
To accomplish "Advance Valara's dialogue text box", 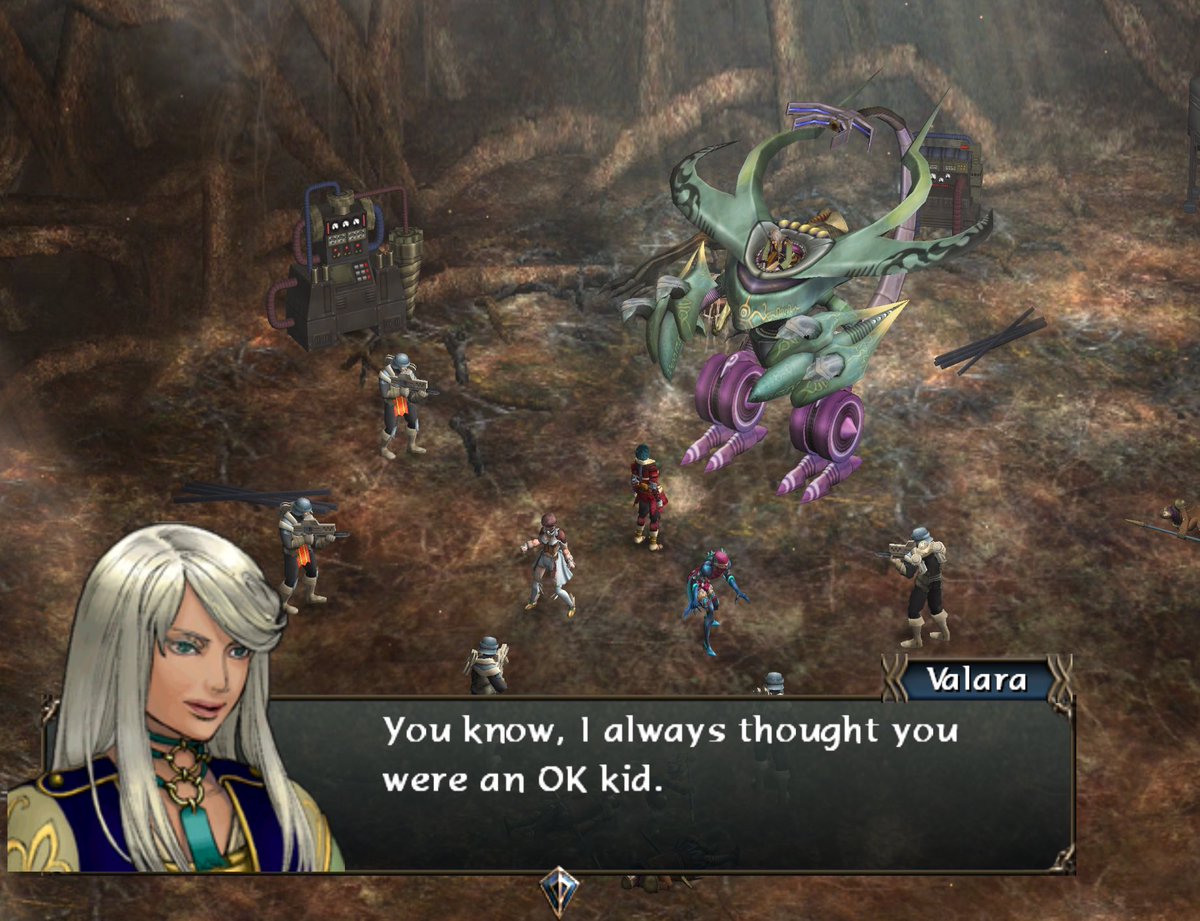I will click(x=670, y=781).
